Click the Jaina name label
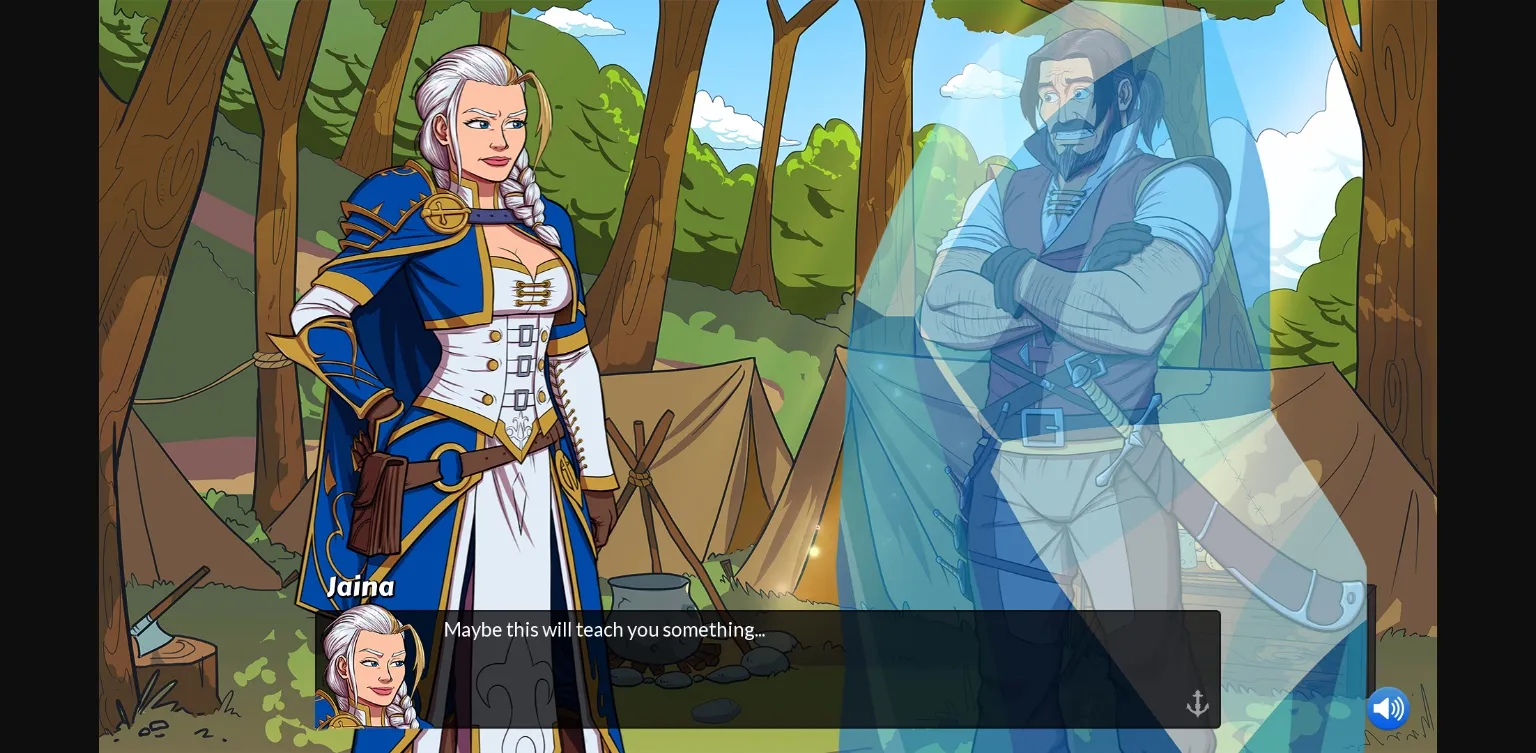The width and height of the screenshot is (1536, 753). (360, 587)
